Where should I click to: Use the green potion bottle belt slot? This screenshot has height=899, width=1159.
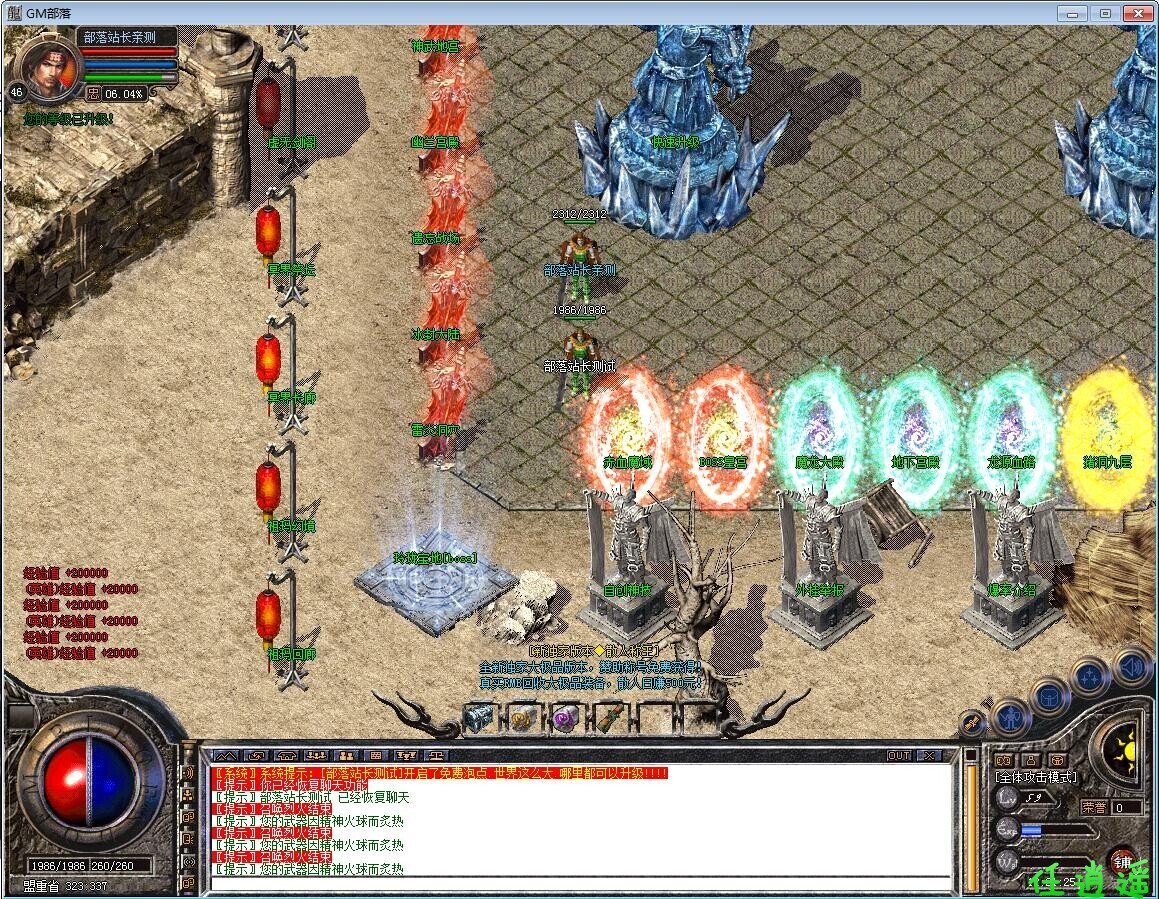[x=607, y=717]
